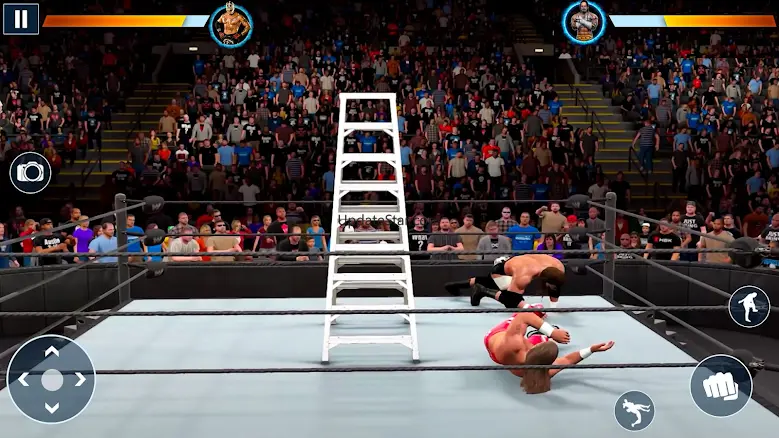This screenshot has height=438, width=779.
Task: Tap the camera icon button
Action: tap(30, 173)
